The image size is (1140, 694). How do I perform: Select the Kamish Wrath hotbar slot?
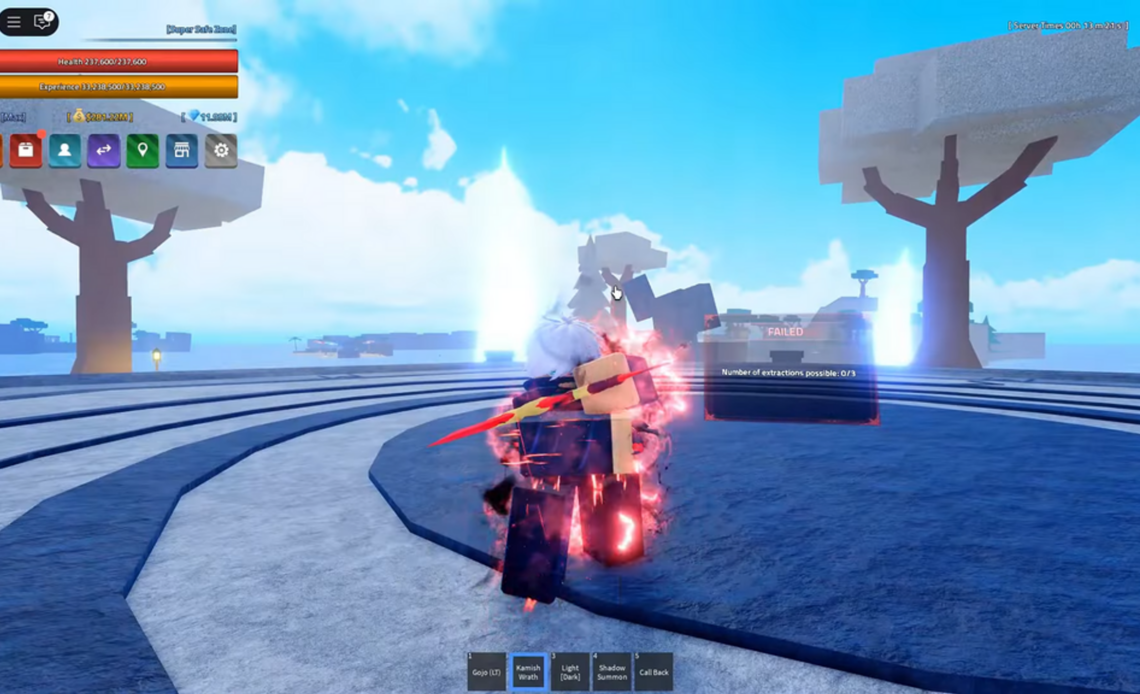(x=528, y=671)
